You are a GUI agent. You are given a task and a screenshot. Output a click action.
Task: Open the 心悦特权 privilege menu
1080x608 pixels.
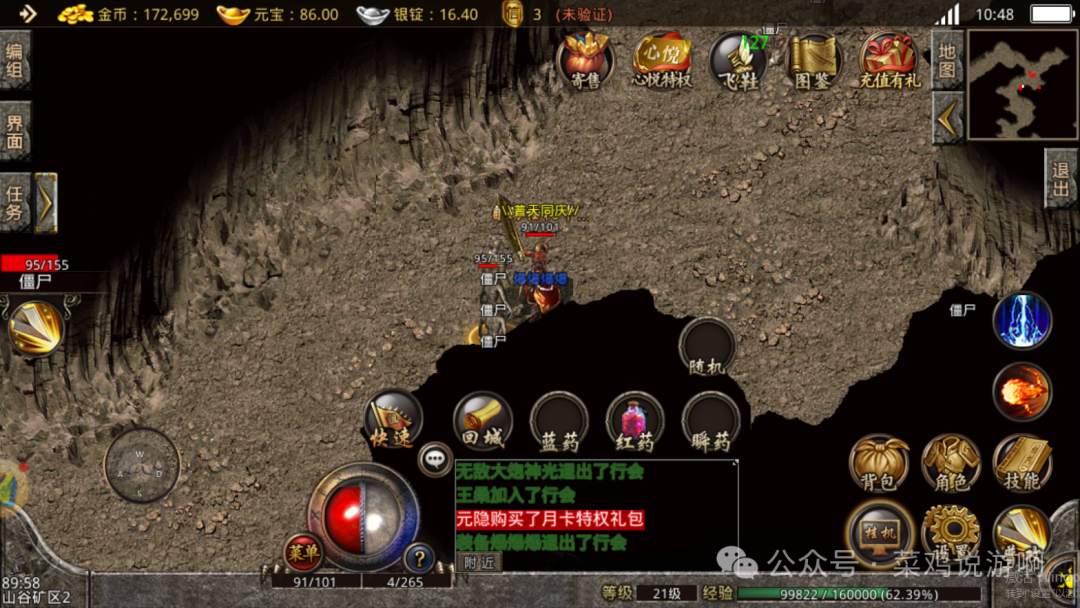pyautogui.click(x=662, y=60)
